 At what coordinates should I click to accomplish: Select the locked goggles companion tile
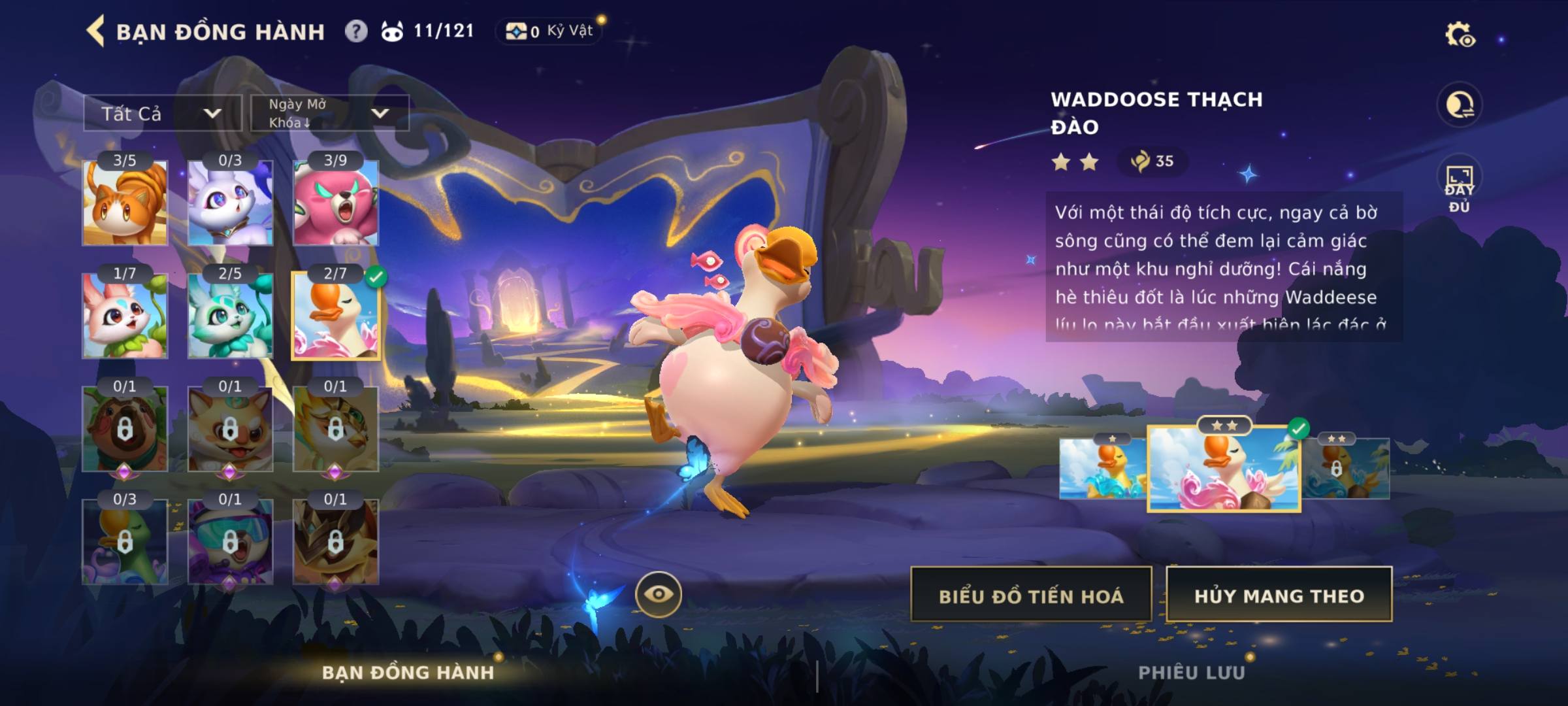point(230,541)
